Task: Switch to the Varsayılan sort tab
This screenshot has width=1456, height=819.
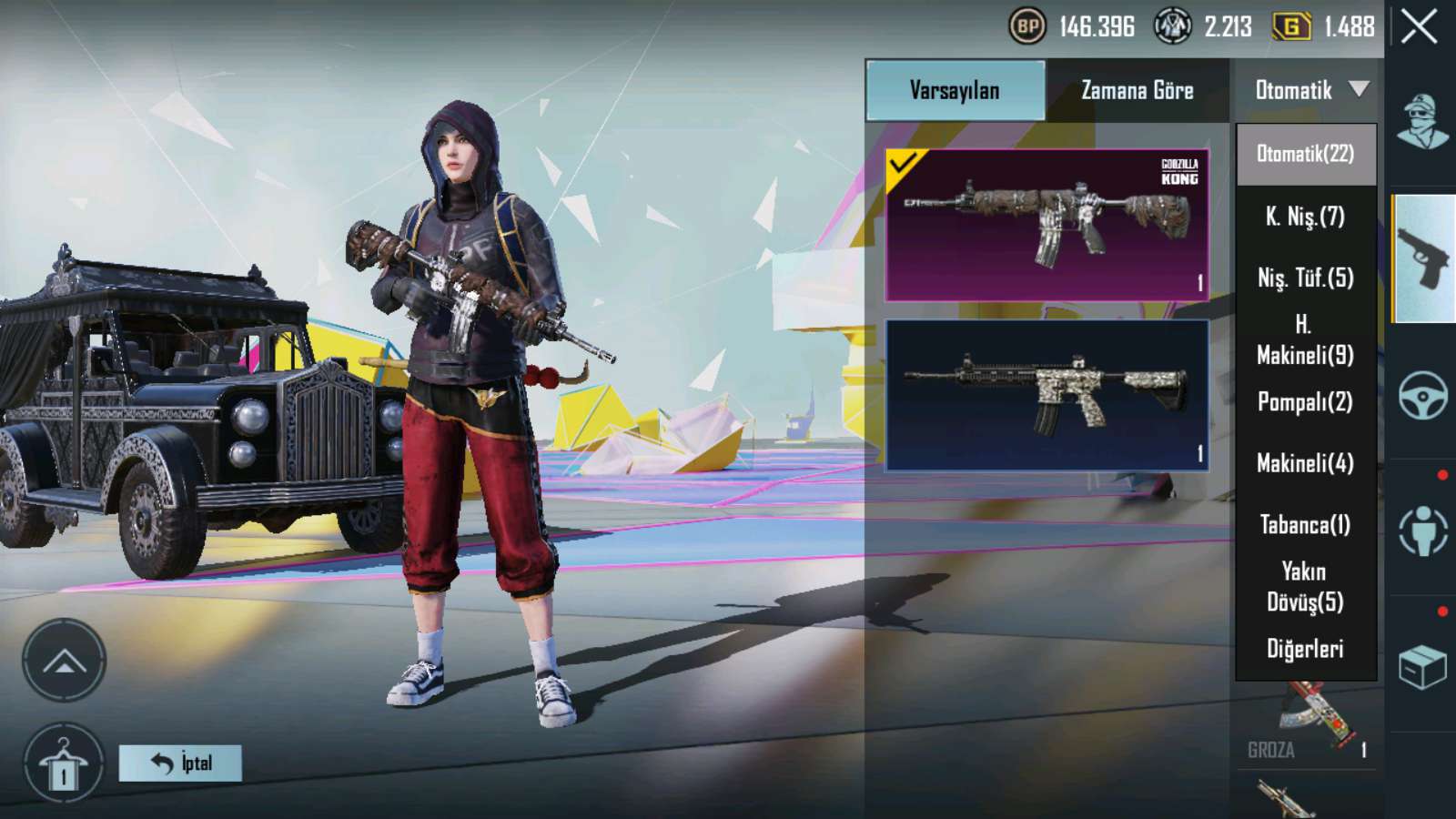Action: [955, 90]
